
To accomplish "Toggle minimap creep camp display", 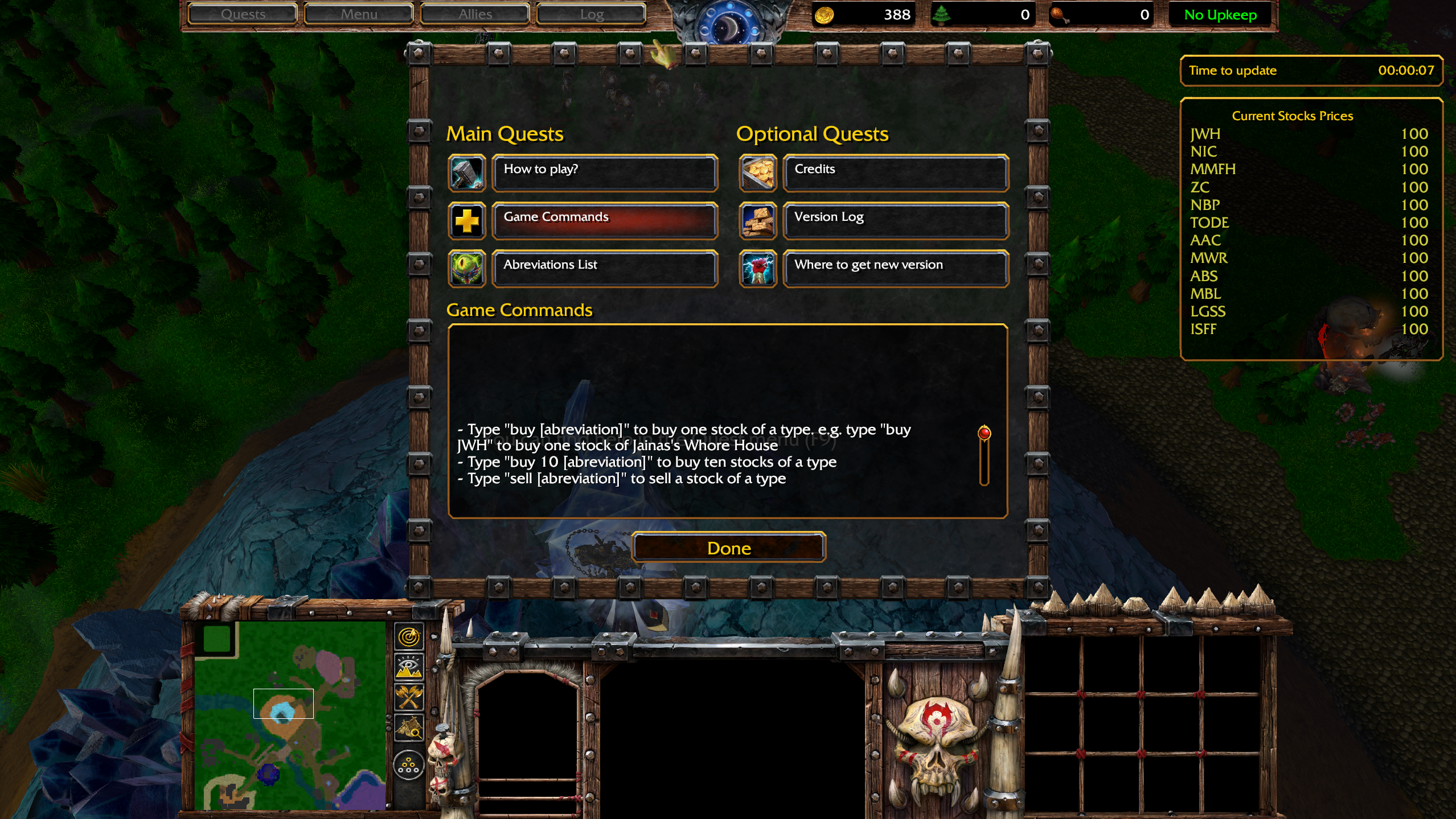I will (409, 727).
